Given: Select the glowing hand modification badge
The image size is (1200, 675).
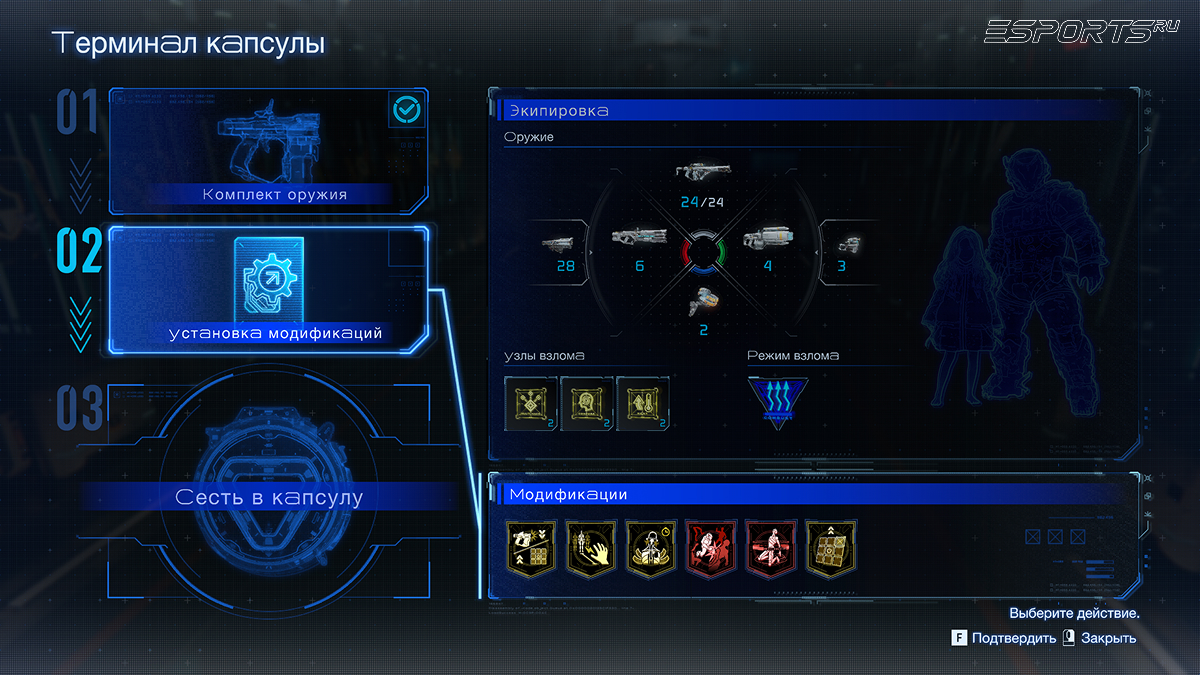Looking at the screenshot, I should click(591, 547).
